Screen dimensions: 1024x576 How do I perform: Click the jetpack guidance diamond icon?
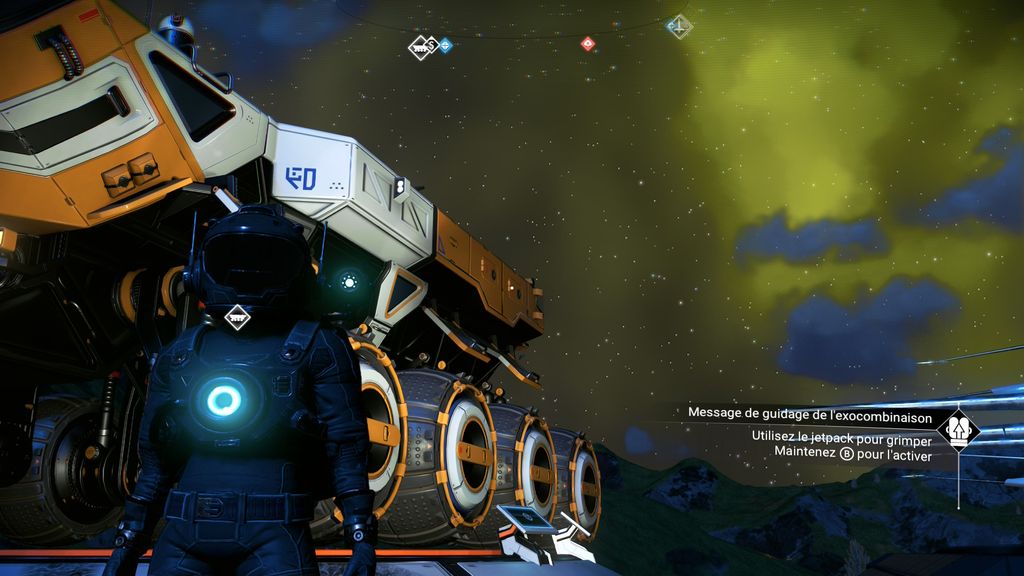tap(958, 430)
